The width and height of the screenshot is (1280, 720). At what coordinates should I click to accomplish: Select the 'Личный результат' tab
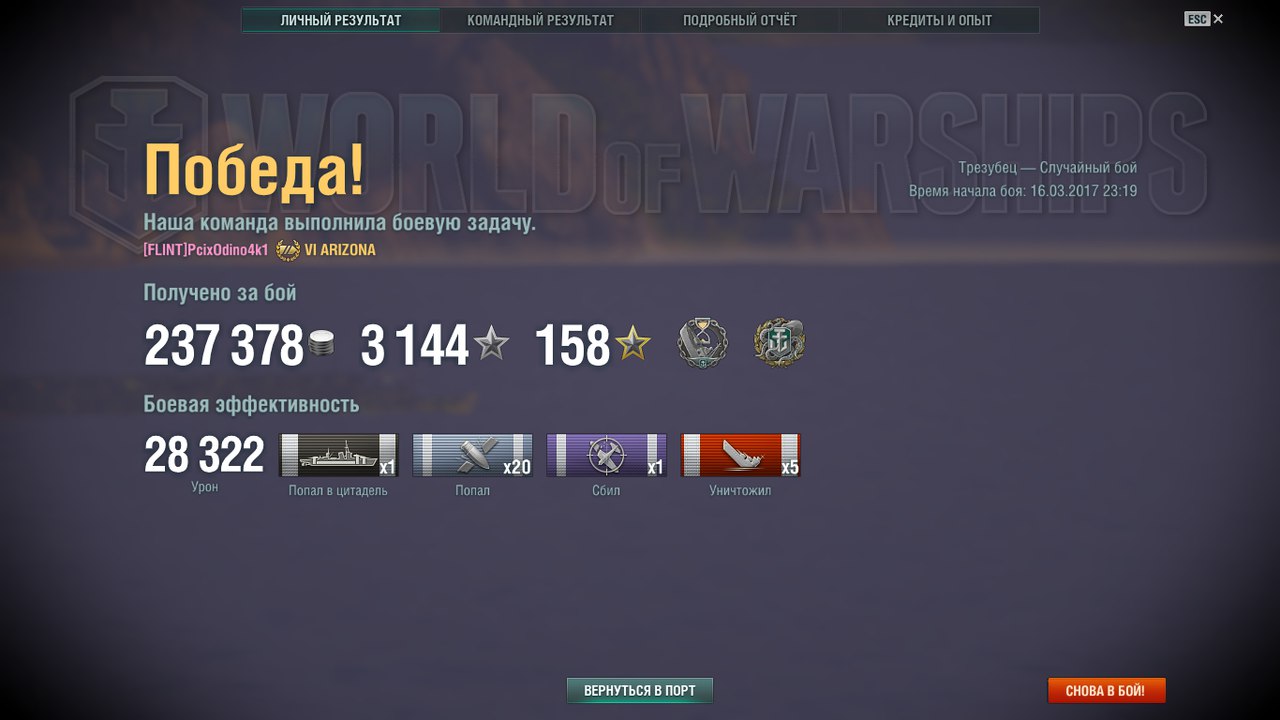340,19
